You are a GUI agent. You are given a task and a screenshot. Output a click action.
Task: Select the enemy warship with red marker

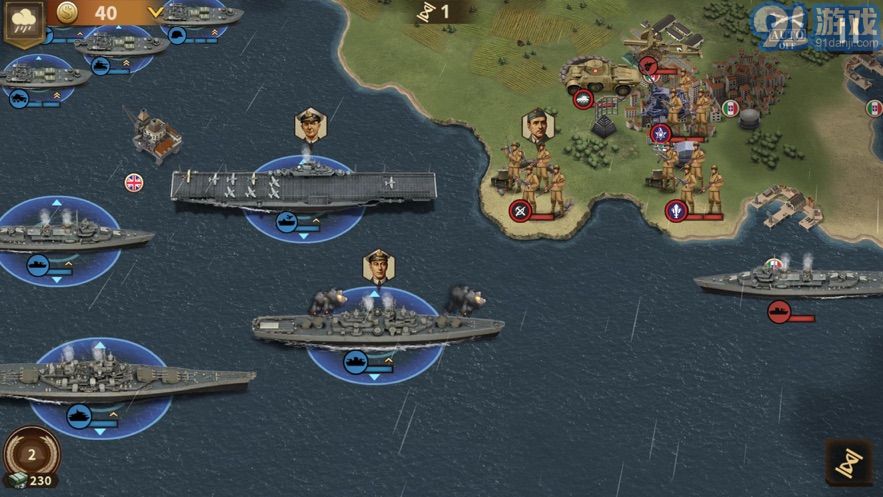click(775, 282)
